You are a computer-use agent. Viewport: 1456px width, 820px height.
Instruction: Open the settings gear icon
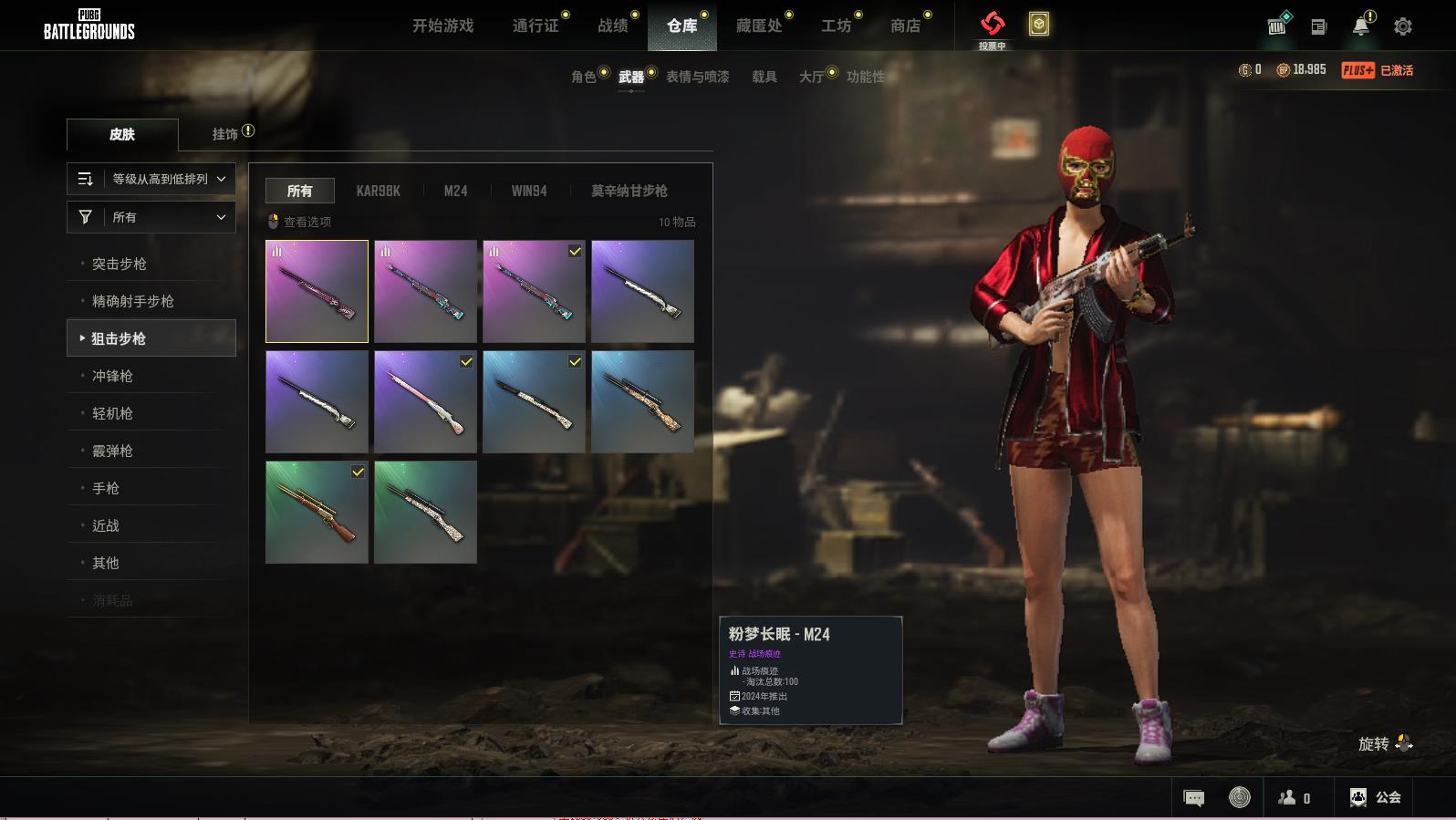(1403, 26)
